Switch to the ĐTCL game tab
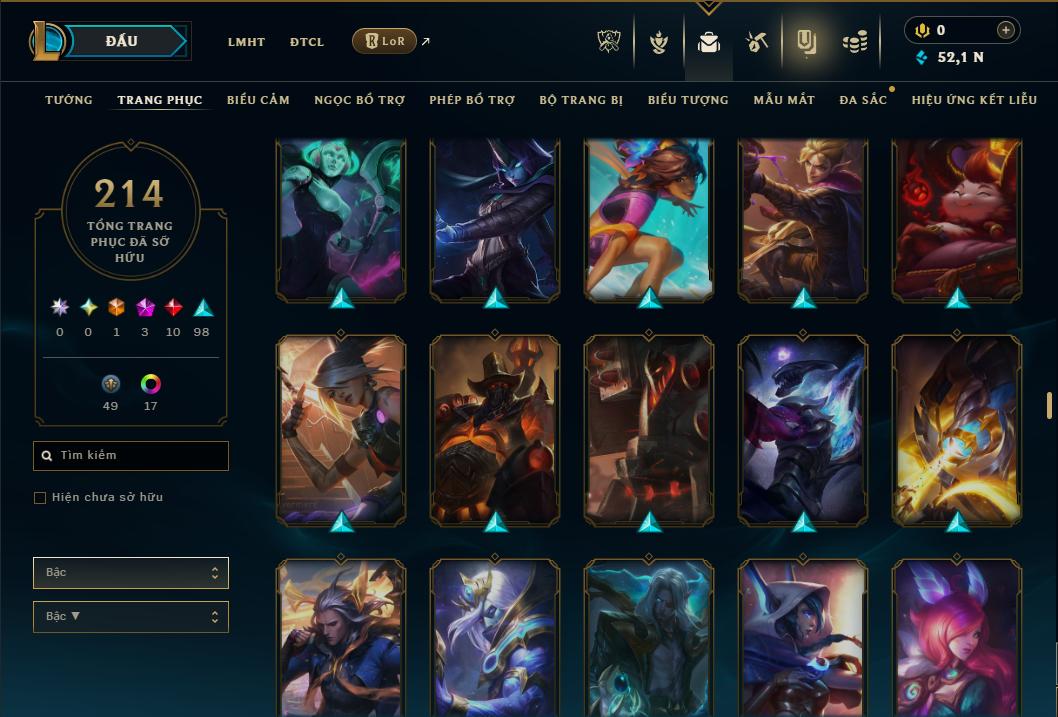This screenshot has width=1058, height=717. click(x=307, y=42)
